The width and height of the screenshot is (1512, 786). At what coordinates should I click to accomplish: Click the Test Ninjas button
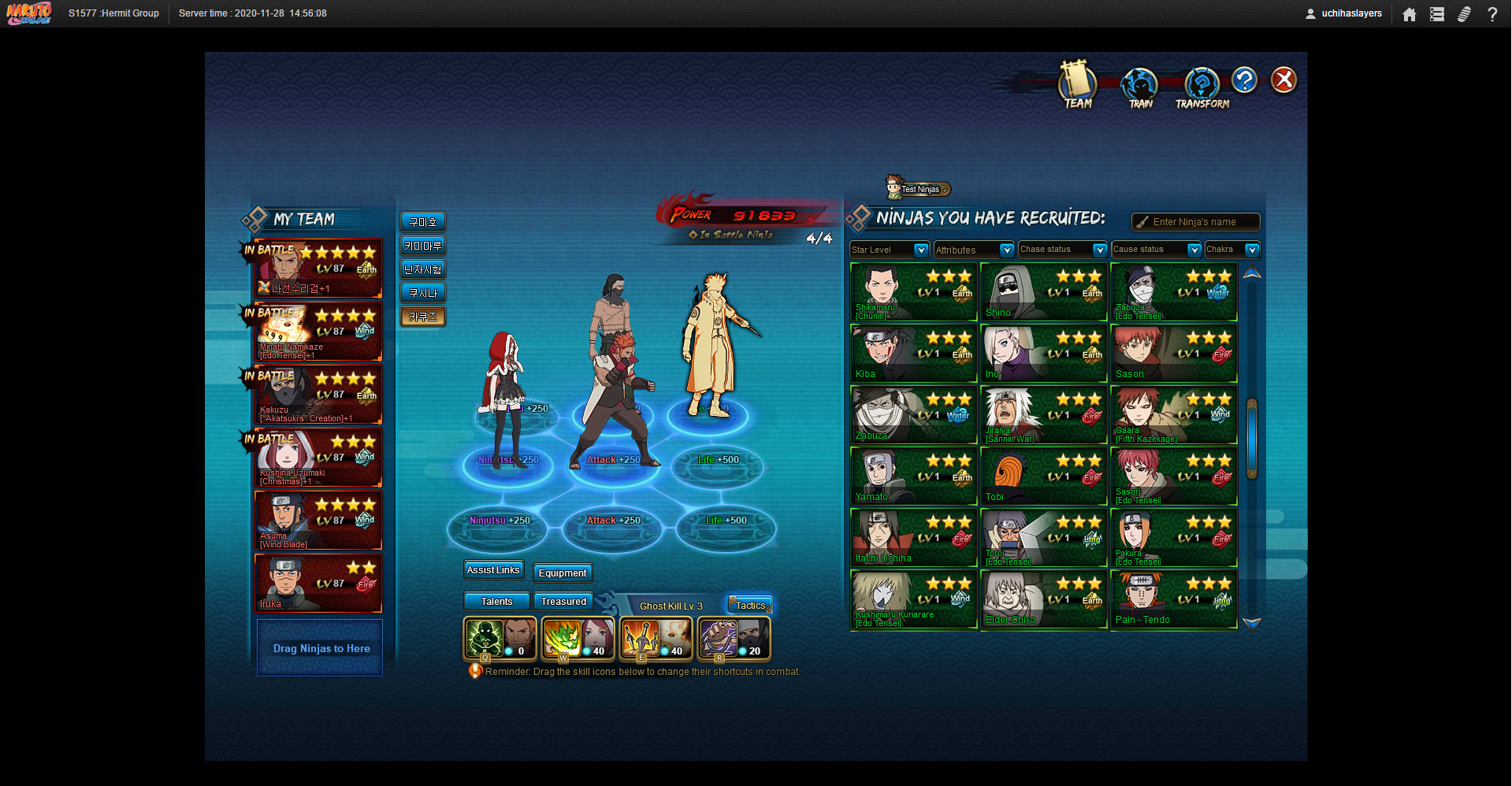pos(919,189)
